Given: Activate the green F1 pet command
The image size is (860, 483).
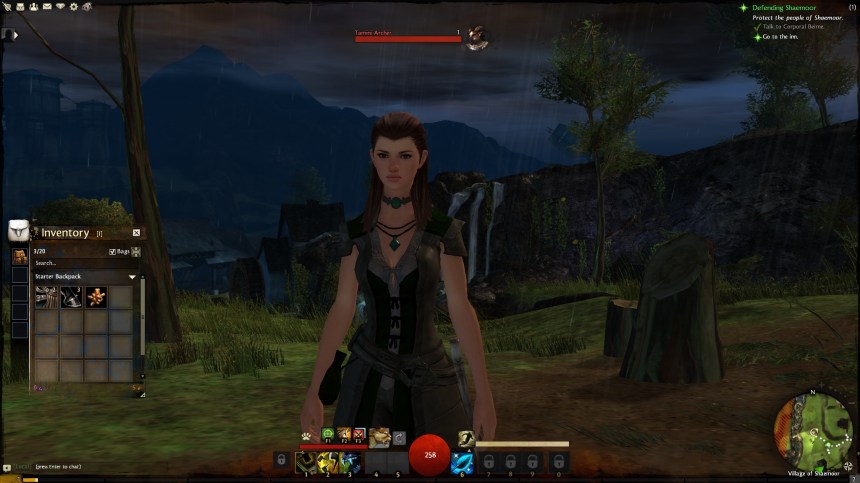Looking at the screenshot, I should click(x=327, y=434).
